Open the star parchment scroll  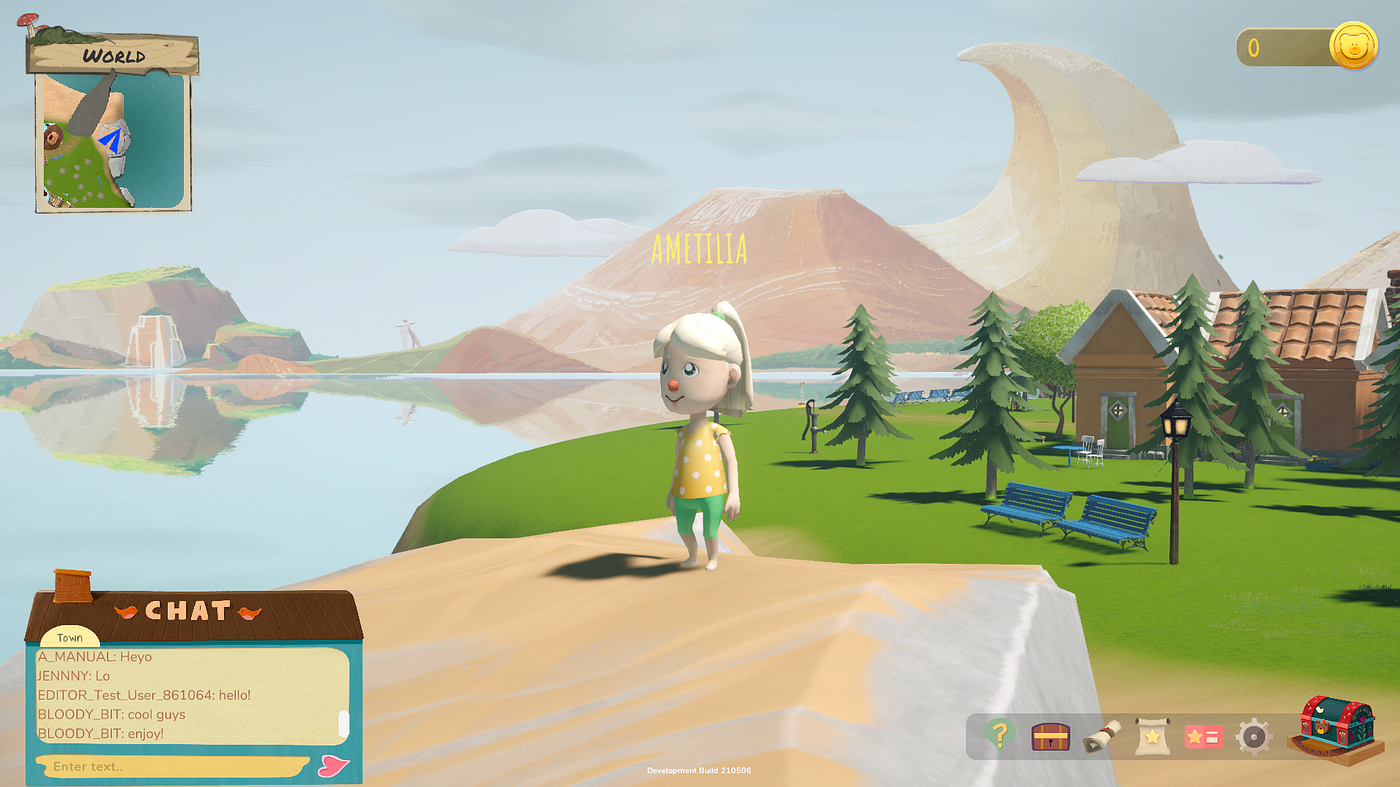click(x=1152, y=737)
